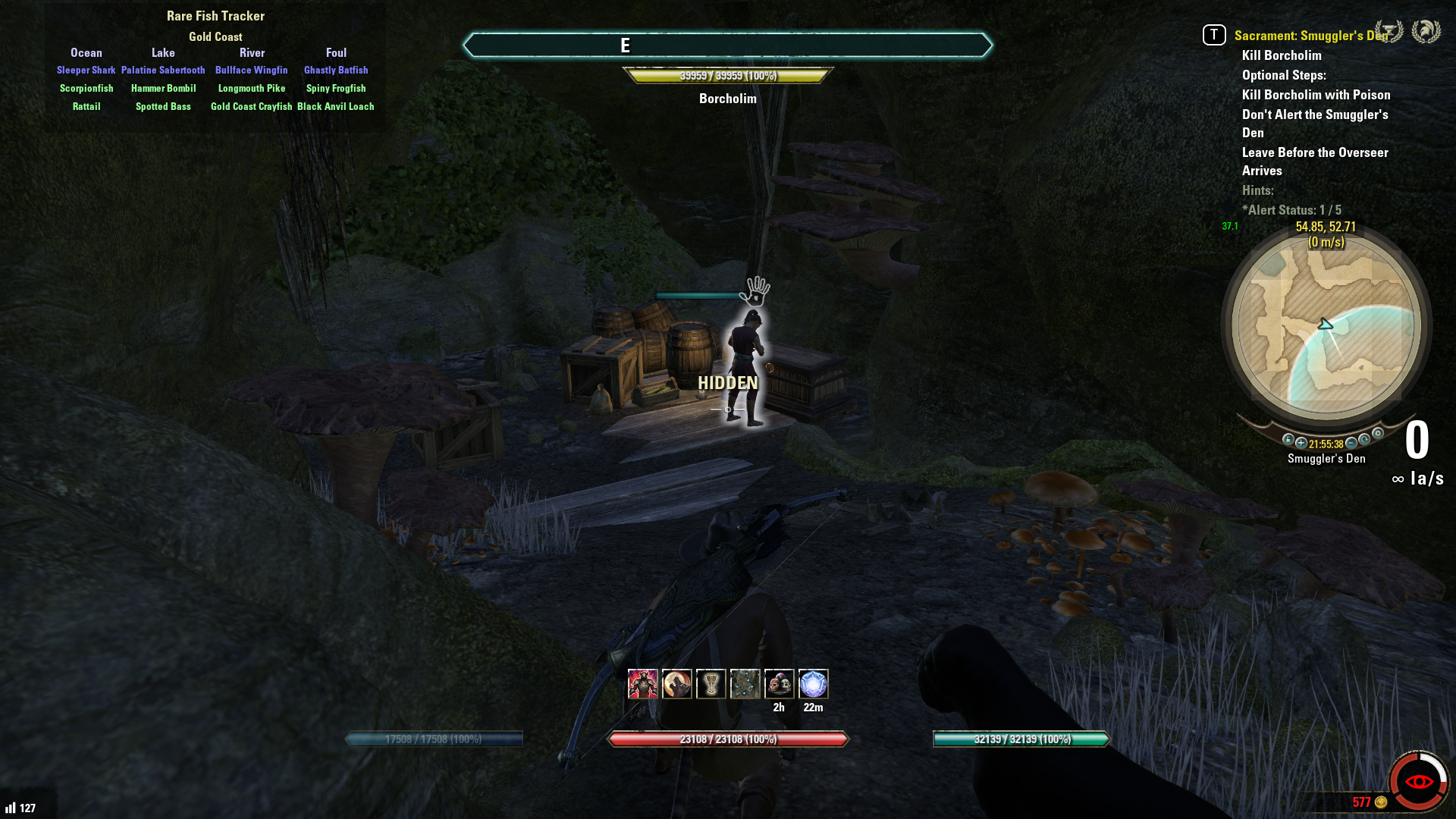Open the circular minimap
The height and width of the screenshot is (819, 1456).
point(1326,326)
